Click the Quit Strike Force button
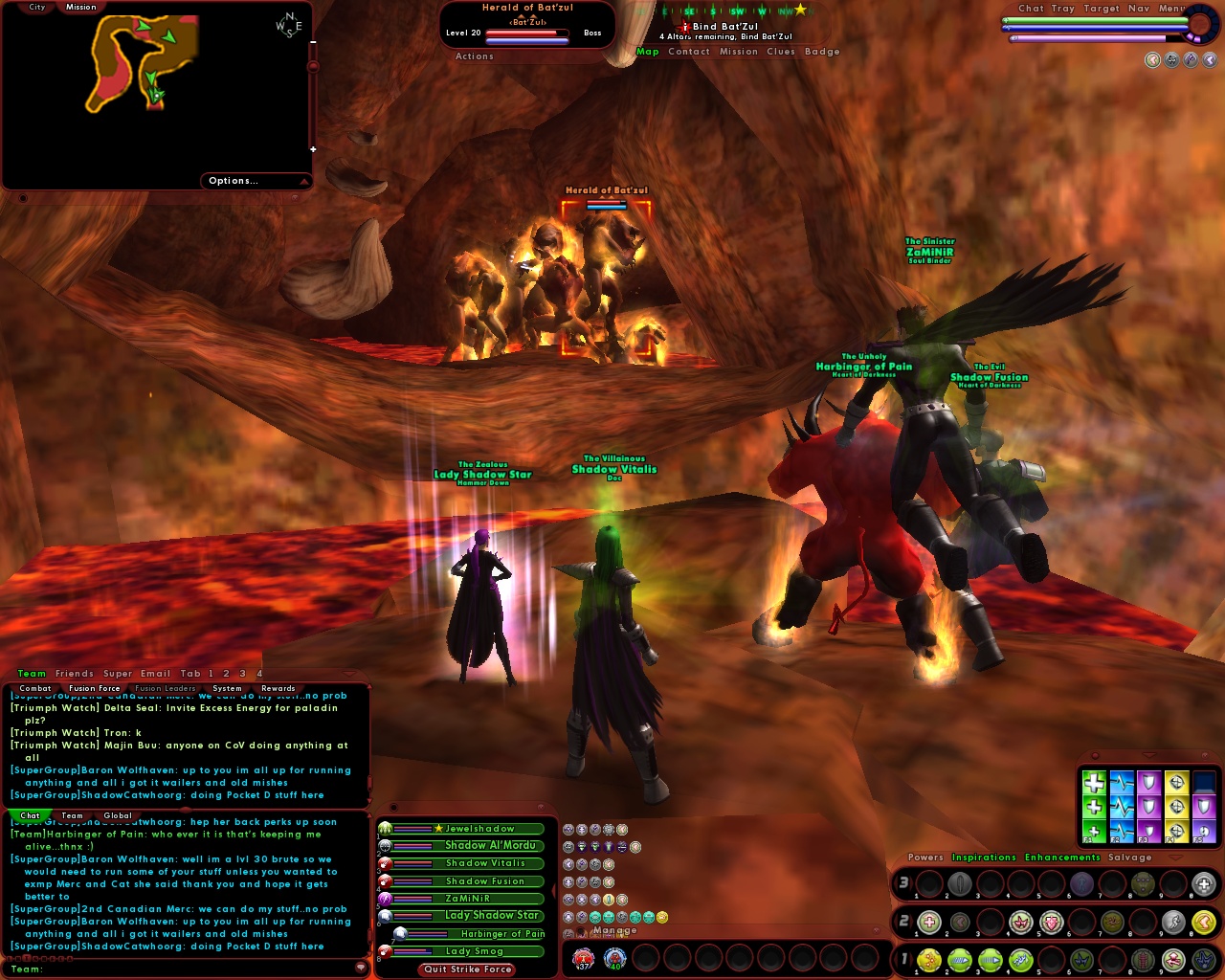 (465, 969)
